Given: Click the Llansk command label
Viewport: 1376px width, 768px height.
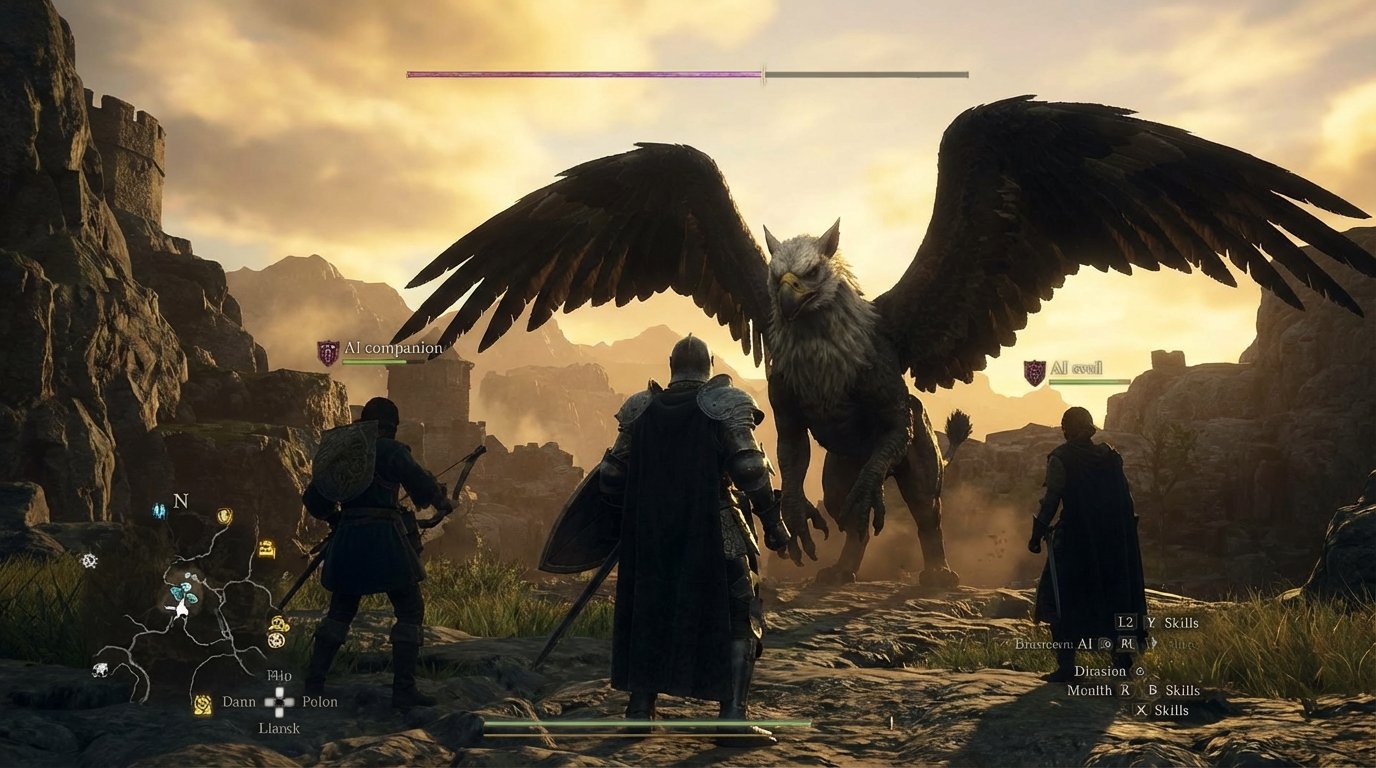Looking at the screenshot, I should tap(280, 726).
